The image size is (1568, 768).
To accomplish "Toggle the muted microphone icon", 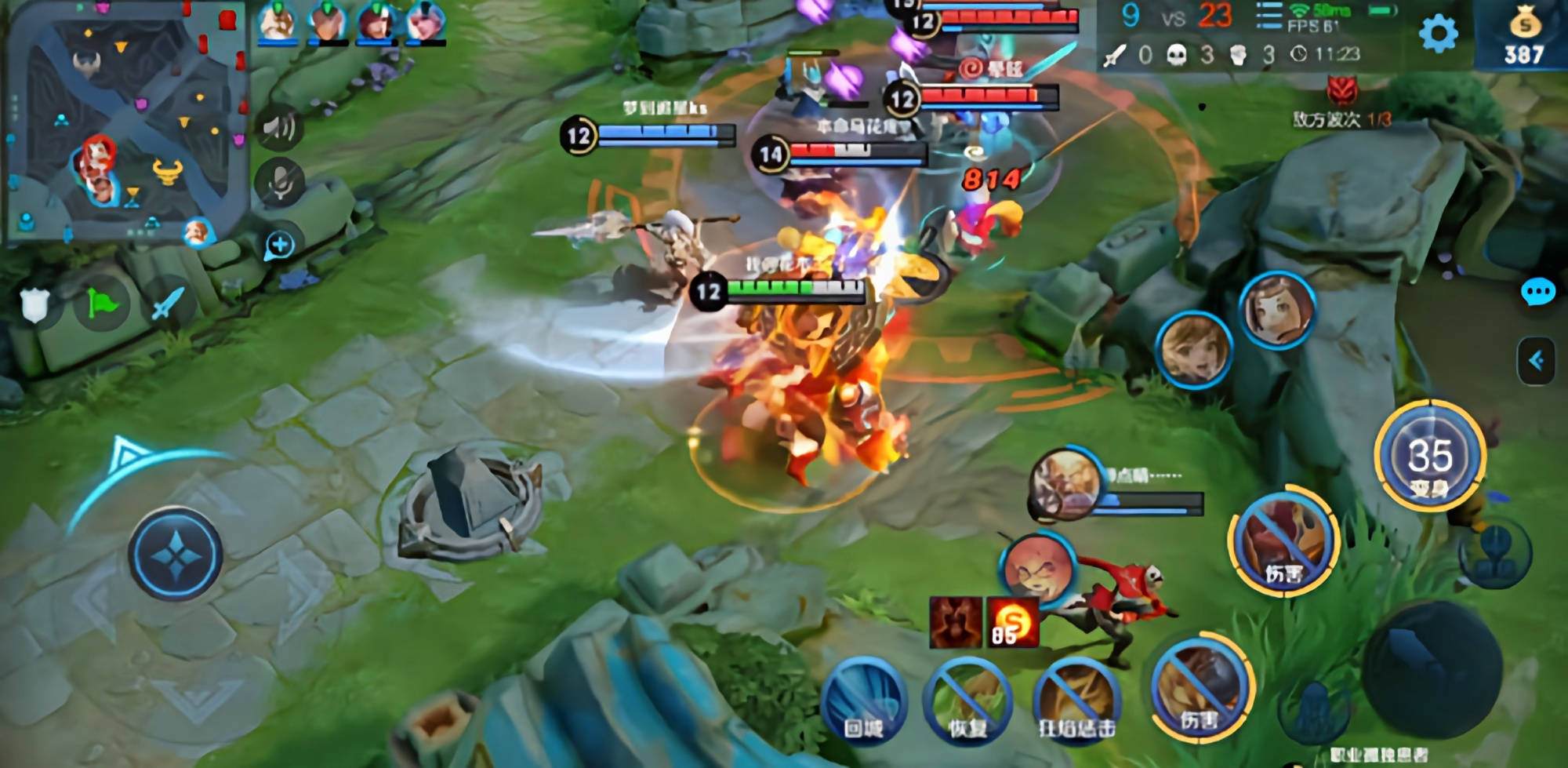I will pos(280,184).
